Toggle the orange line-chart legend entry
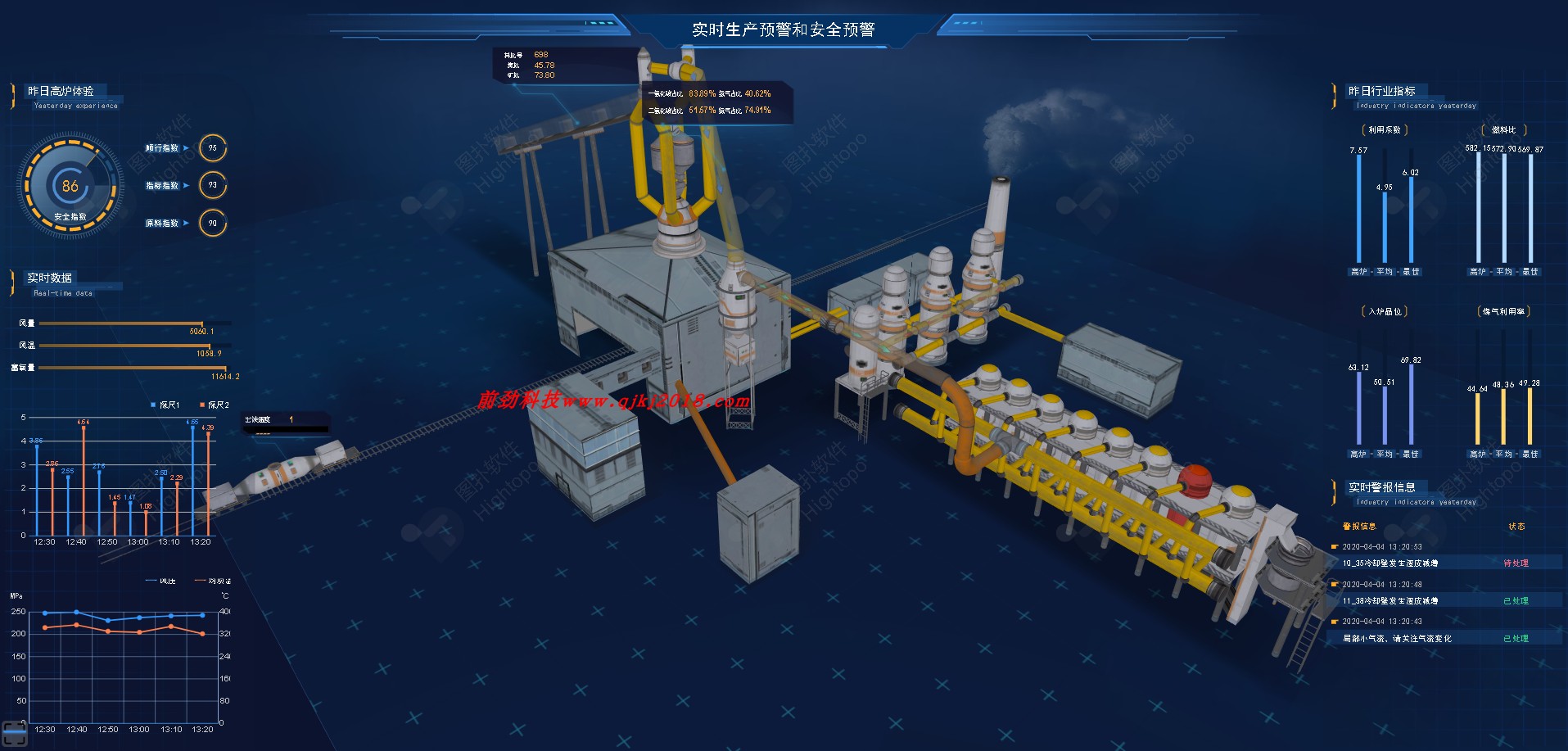Screen dimensions: 1568x751 coord(212,581)
